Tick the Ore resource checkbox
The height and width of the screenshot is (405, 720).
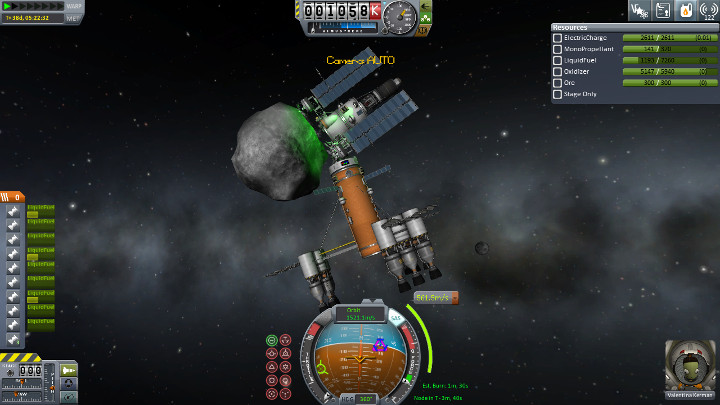point(557,83)
